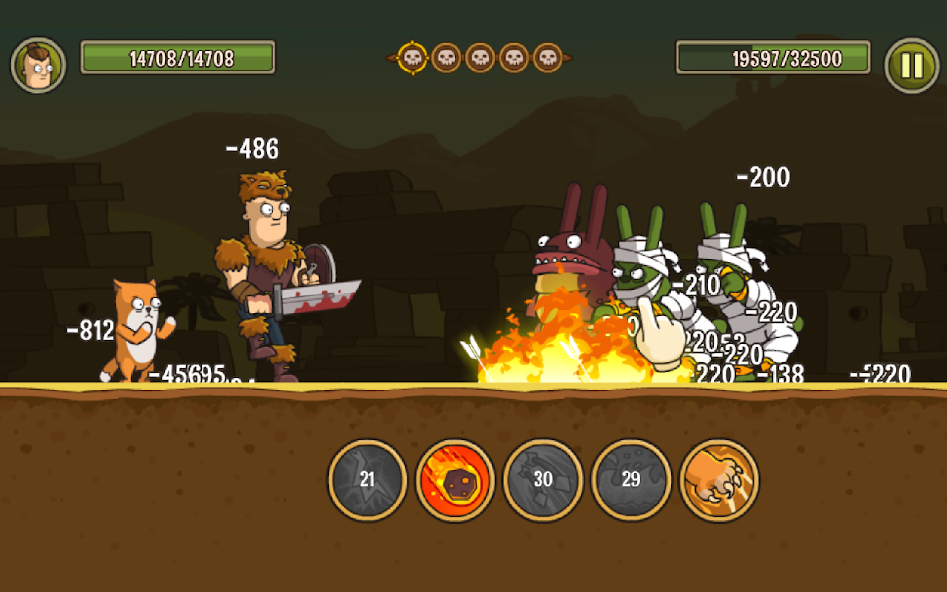Image resolution: width=947 pixels, height=592 pixels.
Task: Click the hero portrait icon
Action: click(38, 65)
